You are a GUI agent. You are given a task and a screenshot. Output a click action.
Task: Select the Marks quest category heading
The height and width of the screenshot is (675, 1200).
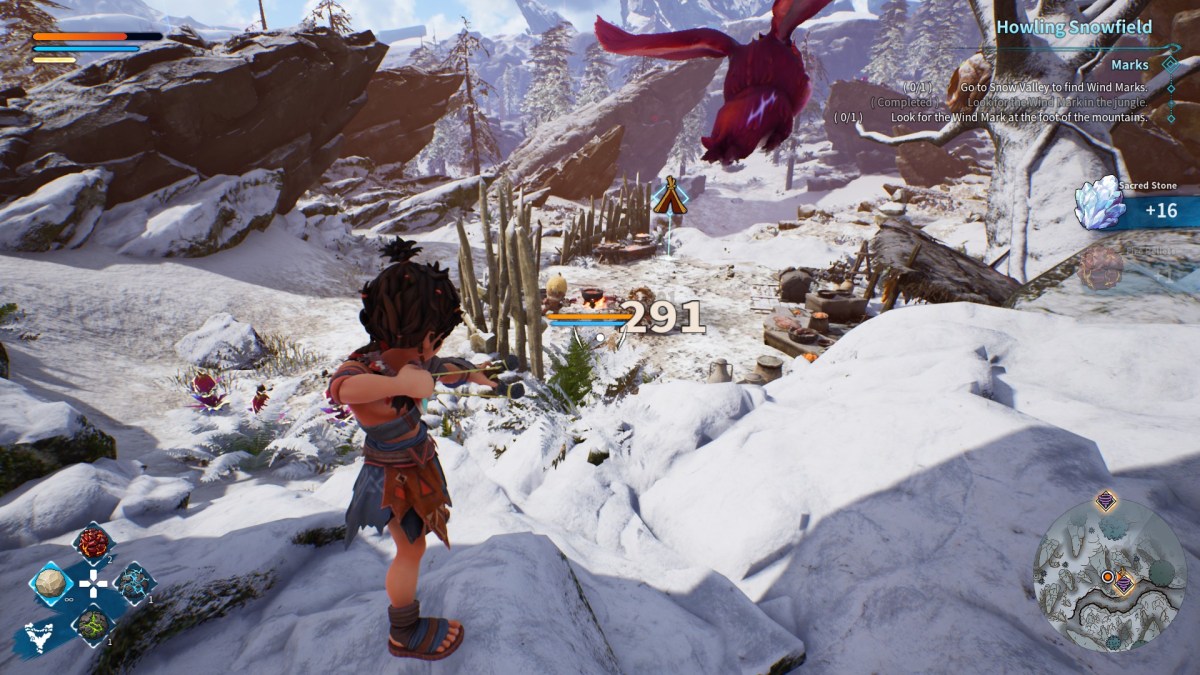tap(1129, 64)
